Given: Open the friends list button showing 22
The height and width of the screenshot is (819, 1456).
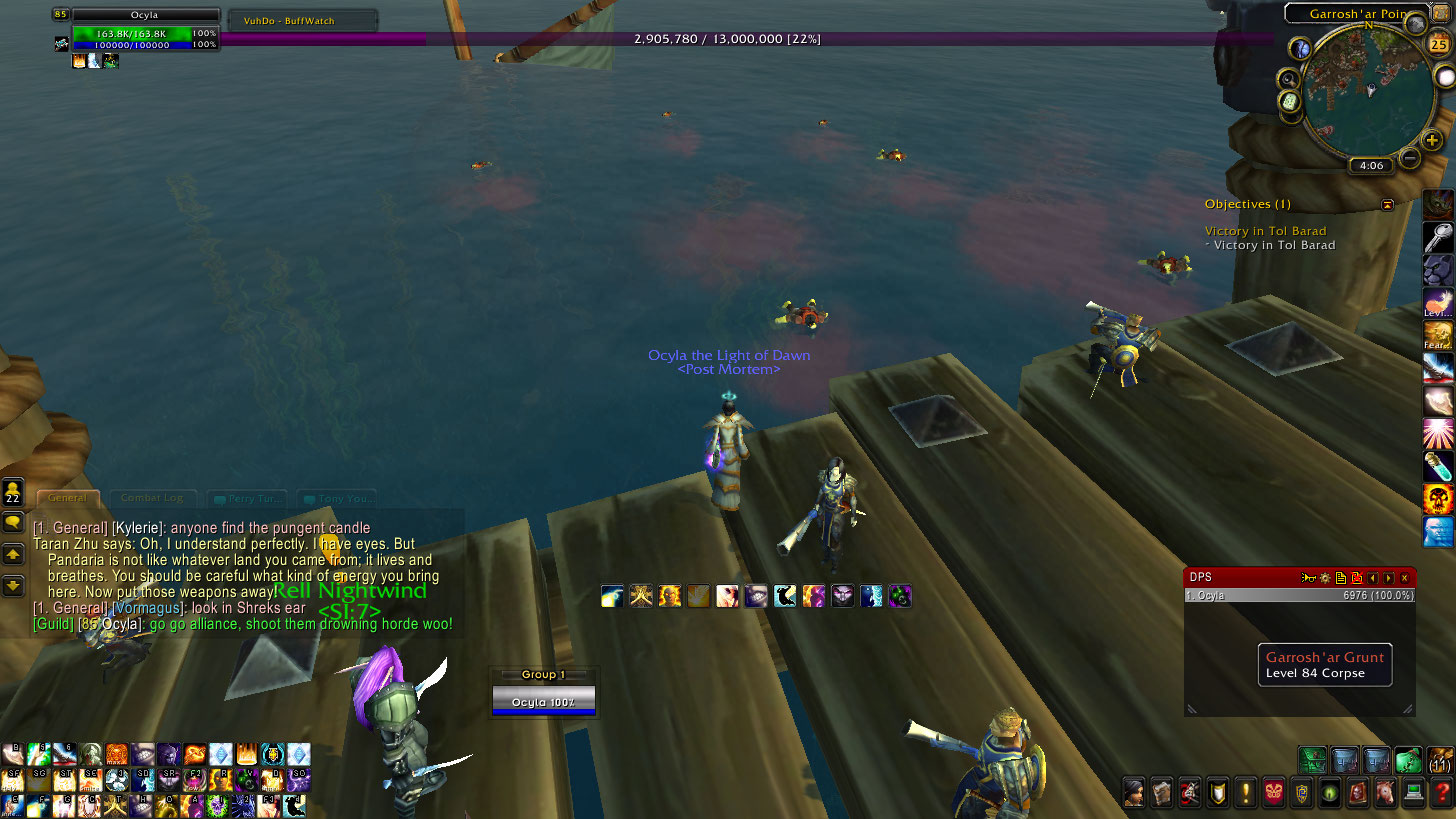Looking at the screenshot, I should click(x=13, y=492).
